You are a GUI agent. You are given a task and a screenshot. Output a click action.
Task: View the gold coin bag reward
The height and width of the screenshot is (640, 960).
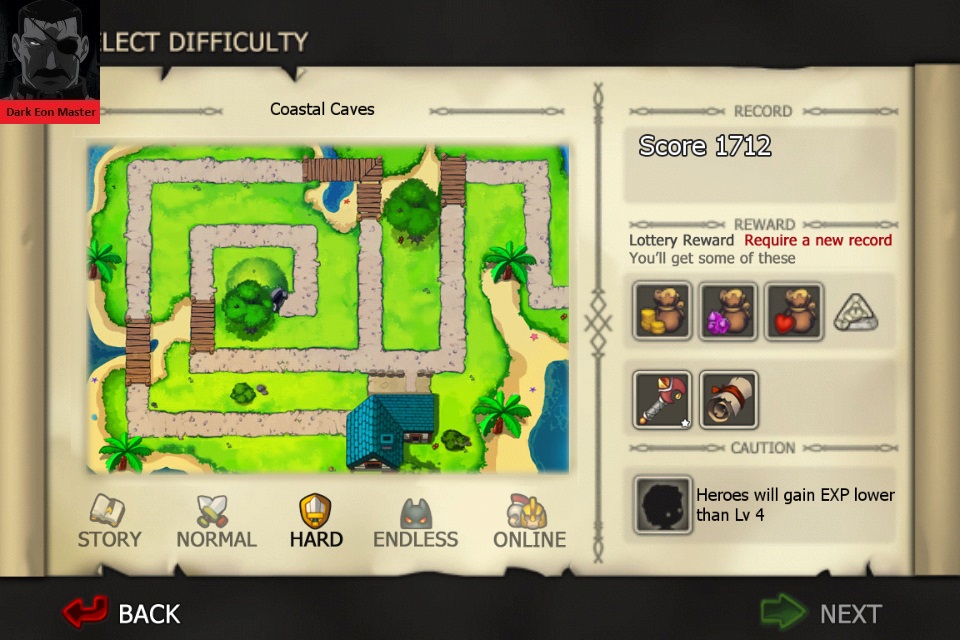(662, 311)
